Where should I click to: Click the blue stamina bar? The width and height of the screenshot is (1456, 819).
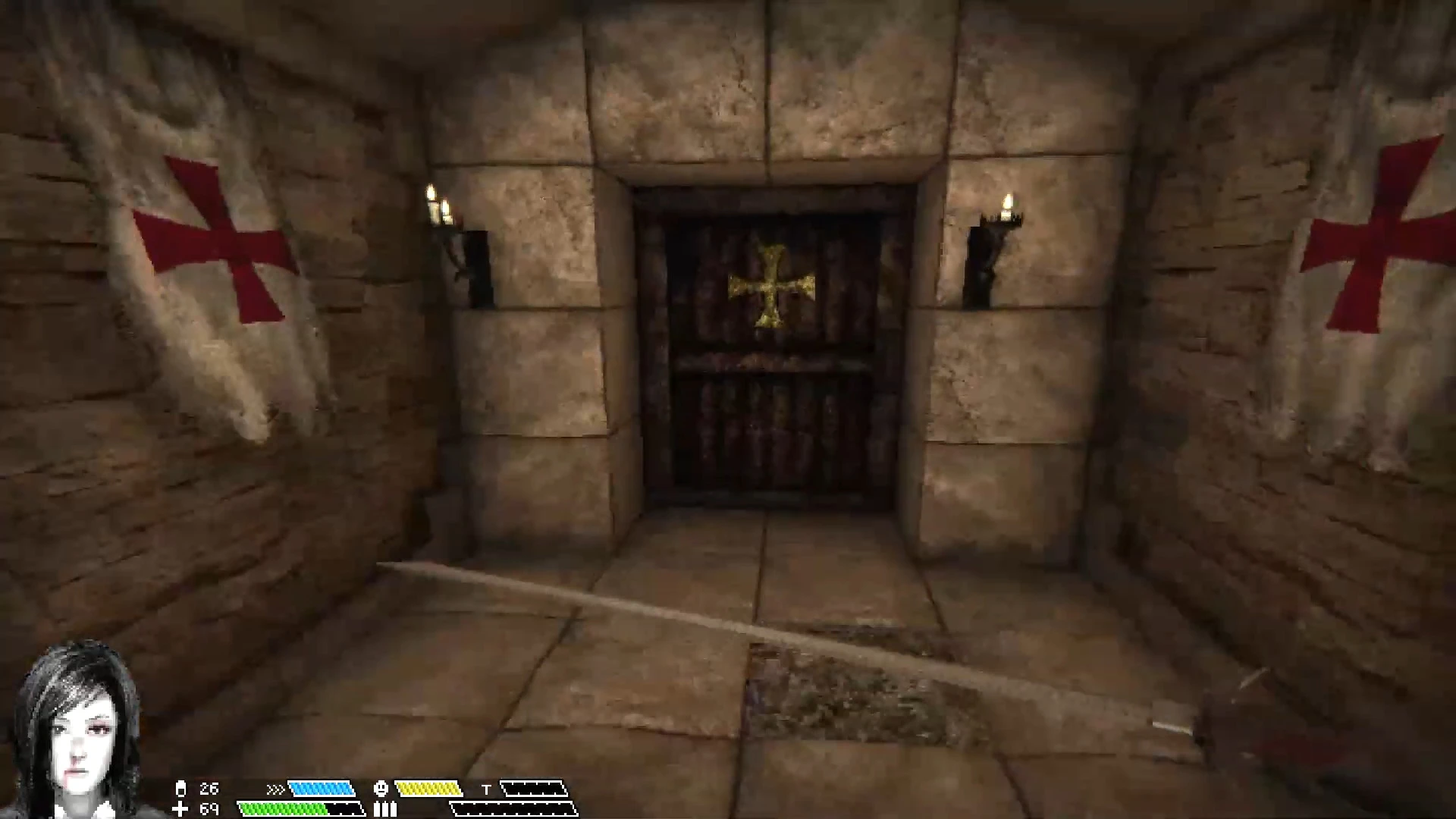[x=322, y=789]
